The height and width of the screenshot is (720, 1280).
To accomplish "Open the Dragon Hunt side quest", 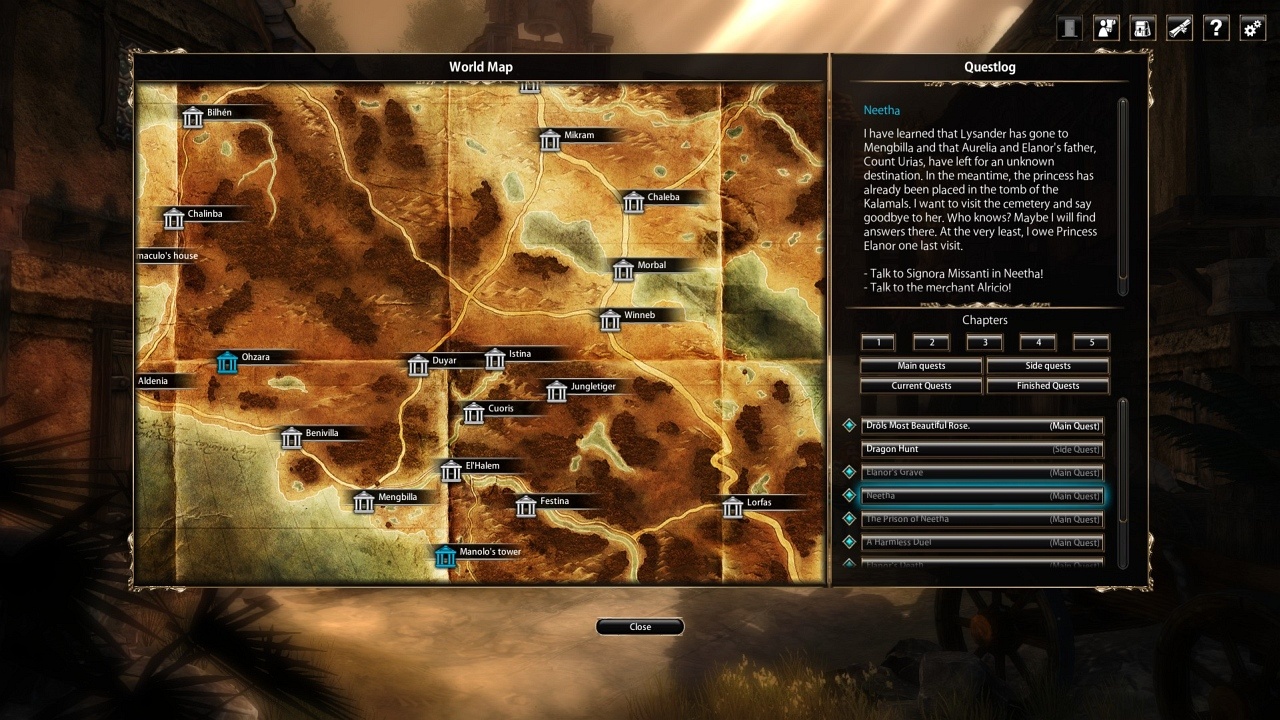I will click(982, 450).
